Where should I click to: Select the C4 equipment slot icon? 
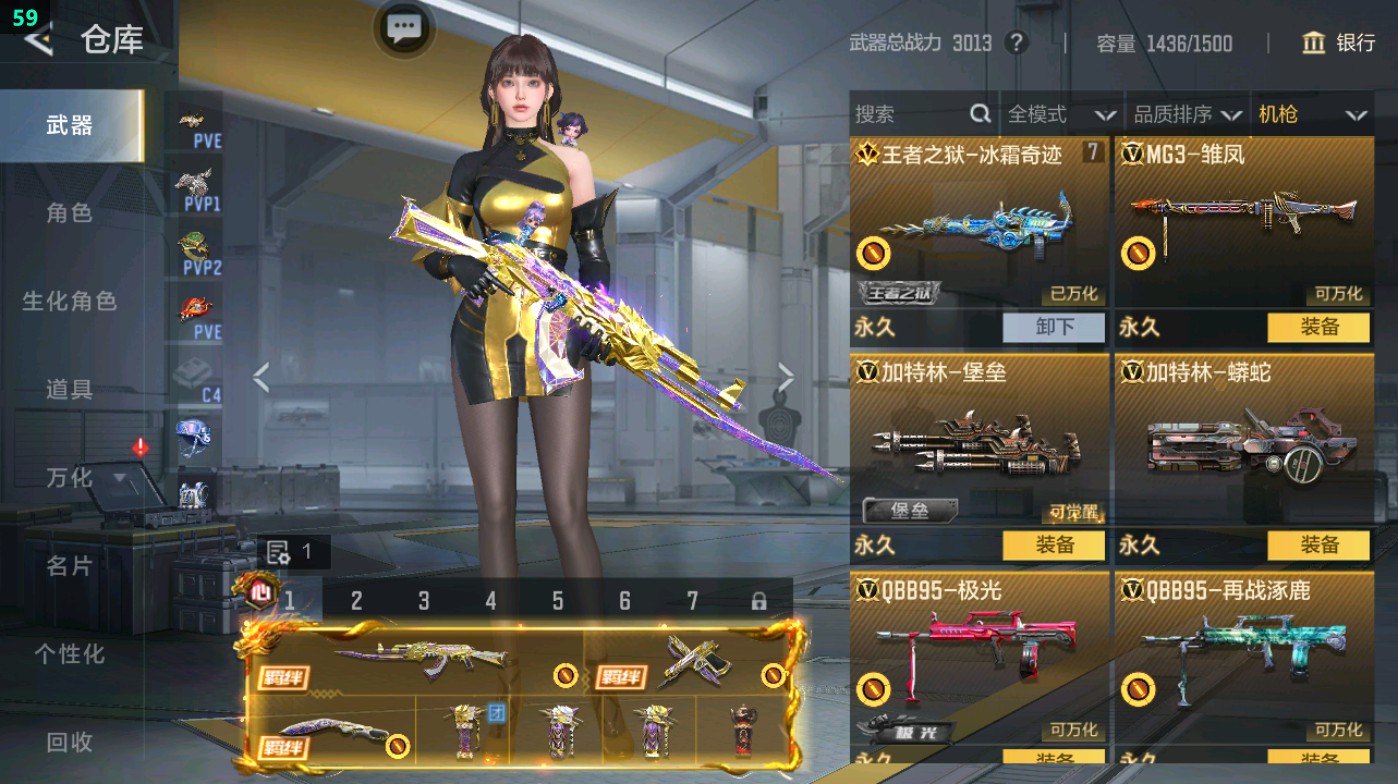pyautogui.click(x=190, y=370)
